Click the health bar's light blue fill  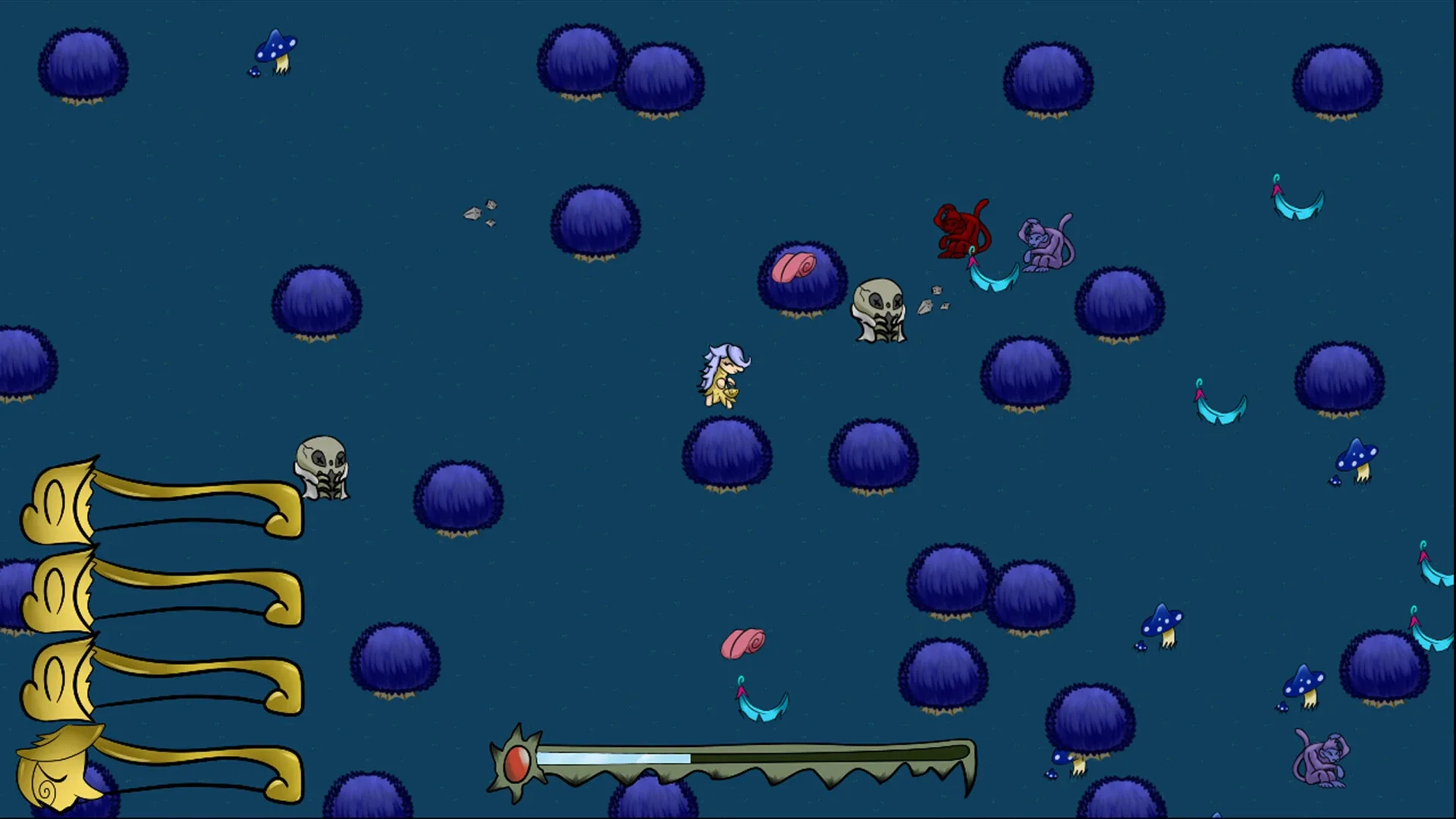[x=614, y=756]
